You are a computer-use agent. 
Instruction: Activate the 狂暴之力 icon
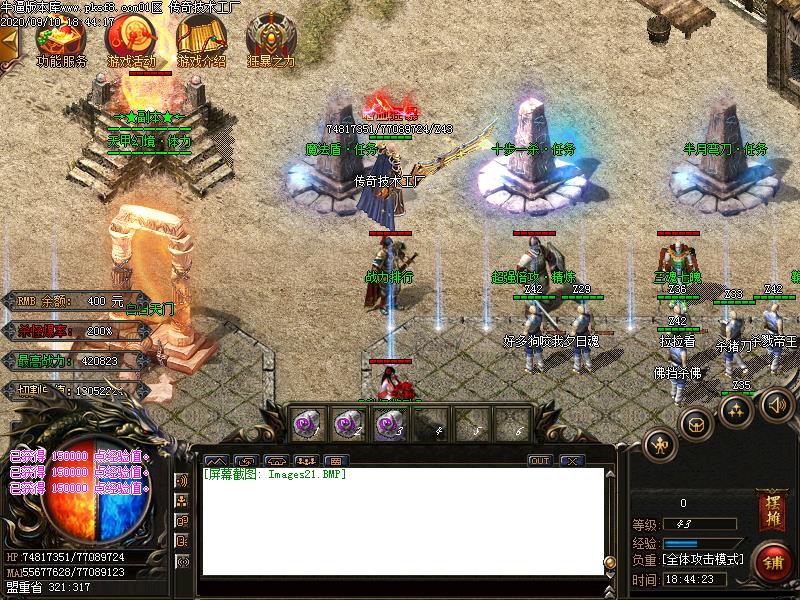(x=271, y=38)
